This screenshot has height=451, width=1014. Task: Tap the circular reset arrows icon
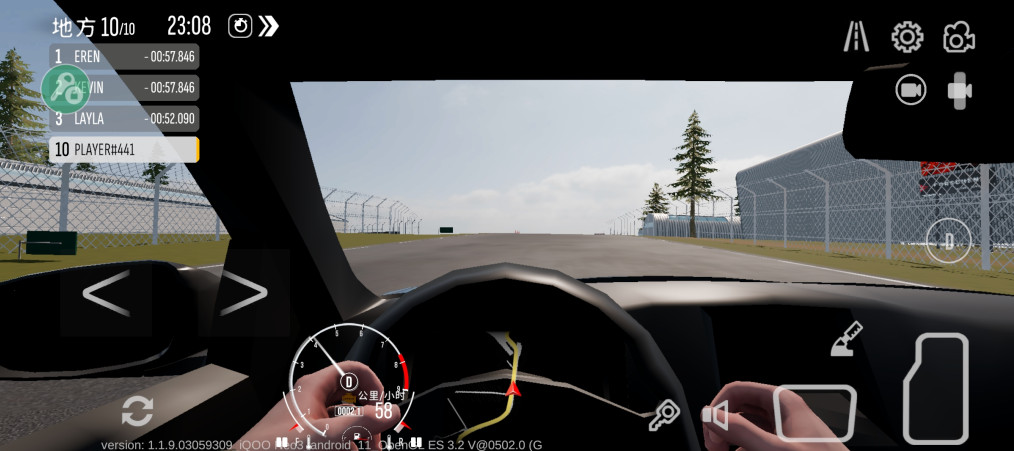(137, 410)
